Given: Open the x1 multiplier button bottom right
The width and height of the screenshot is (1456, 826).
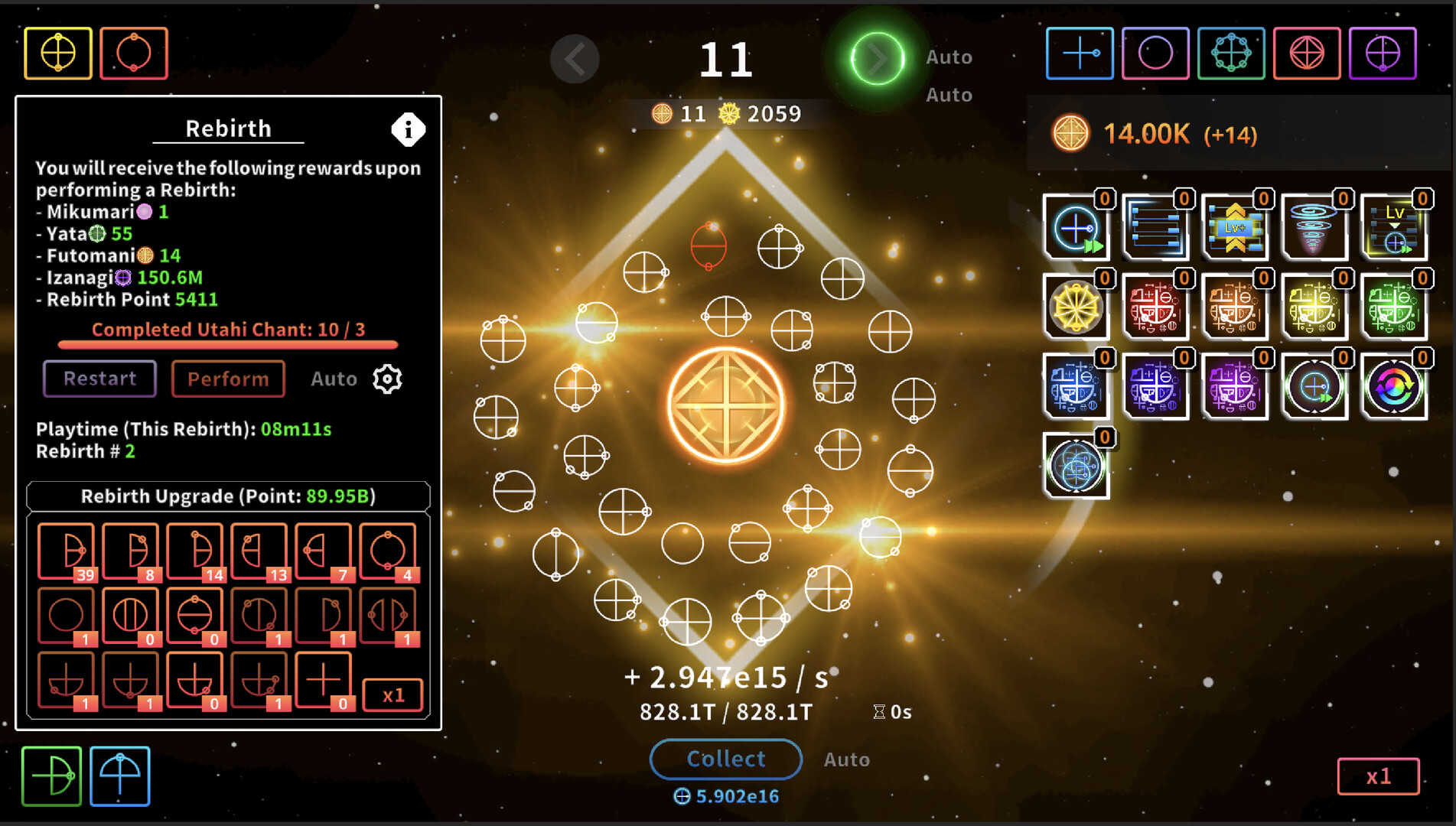Looking at the screenshot, I should (x=1378, y=776).
